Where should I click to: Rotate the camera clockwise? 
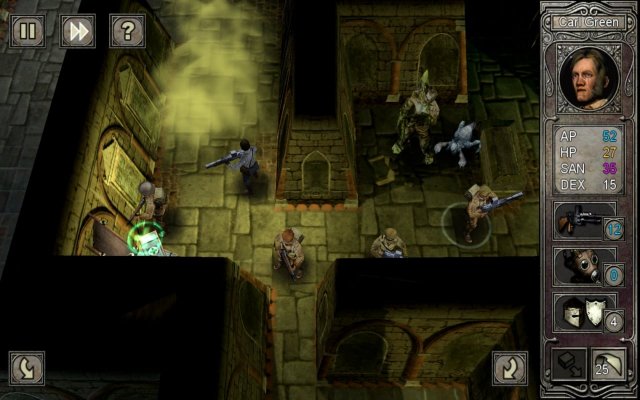[510, 368]
